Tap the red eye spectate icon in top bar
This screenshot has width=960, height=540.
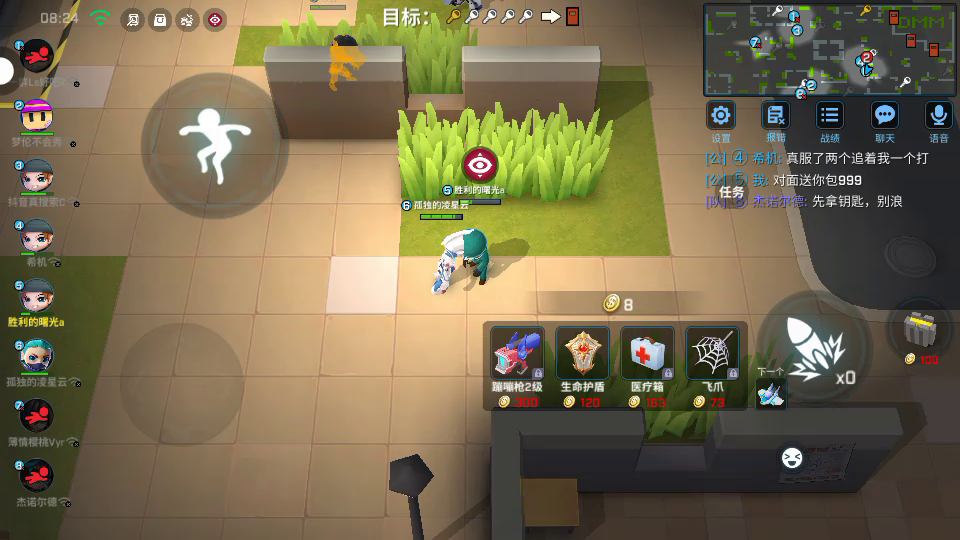coord(215,19)
